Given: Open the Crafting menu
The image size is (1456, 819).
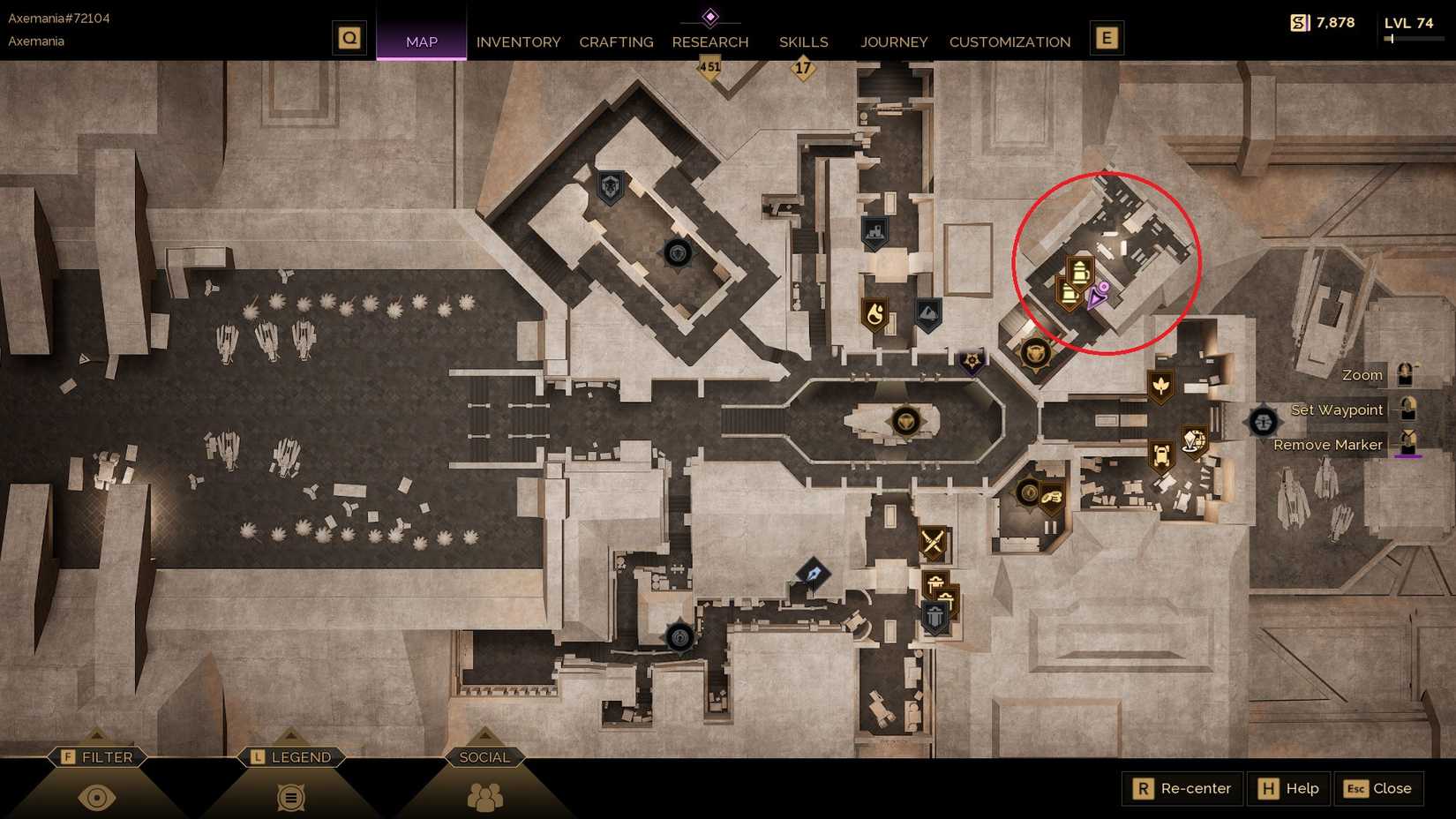Looking at the screenshot, I should click(x=616, y=41).
